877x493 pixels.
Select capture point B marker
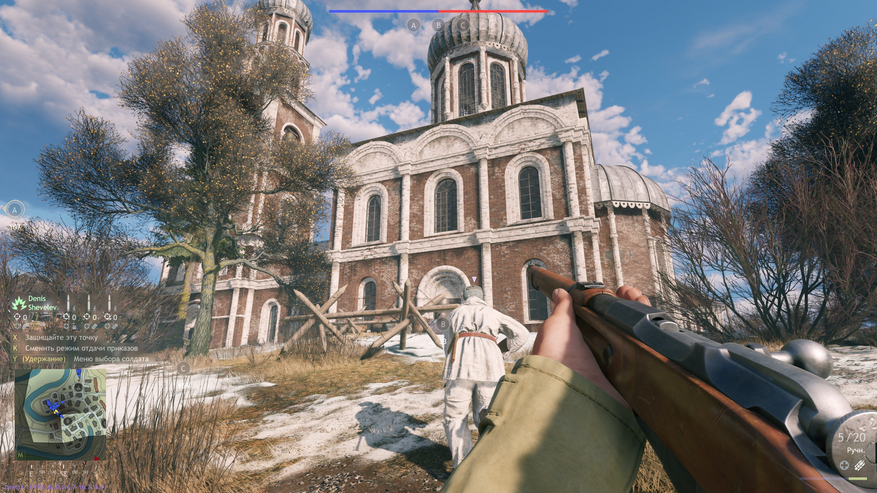[438, 24]
